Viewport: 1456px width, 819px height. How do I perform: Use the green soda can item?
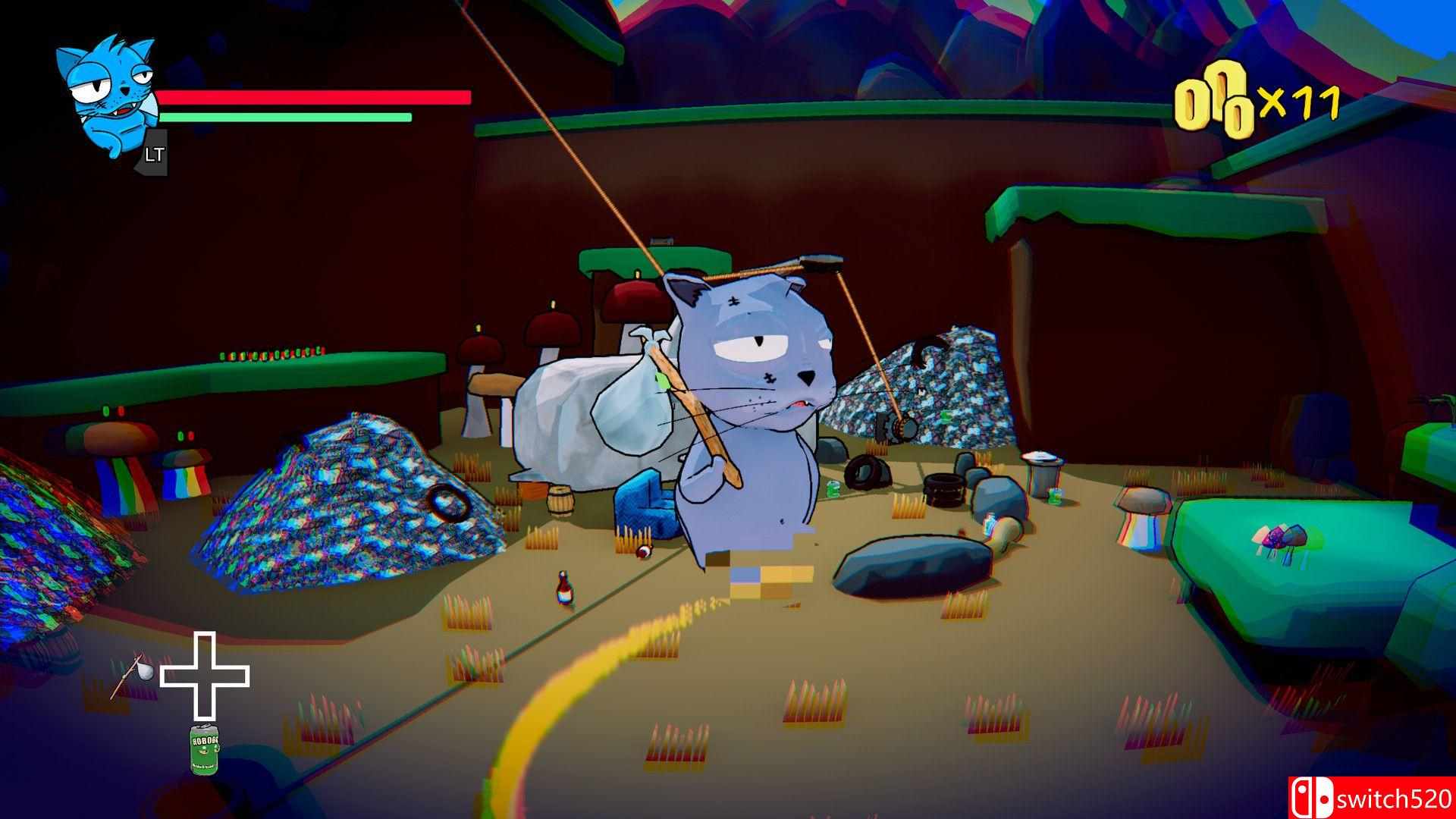click(x=204, y=749)
